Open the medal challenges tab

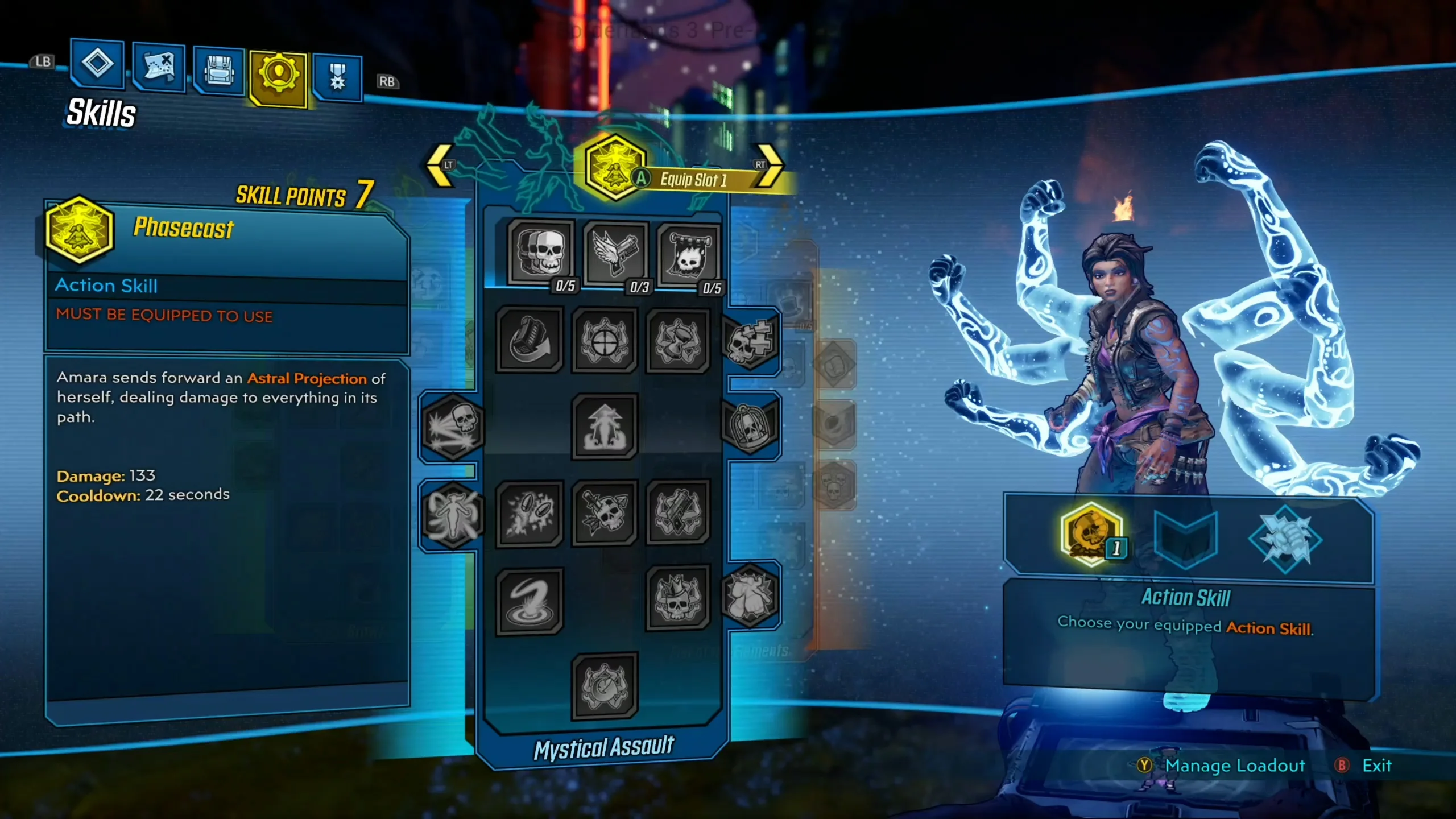point(337,73)
